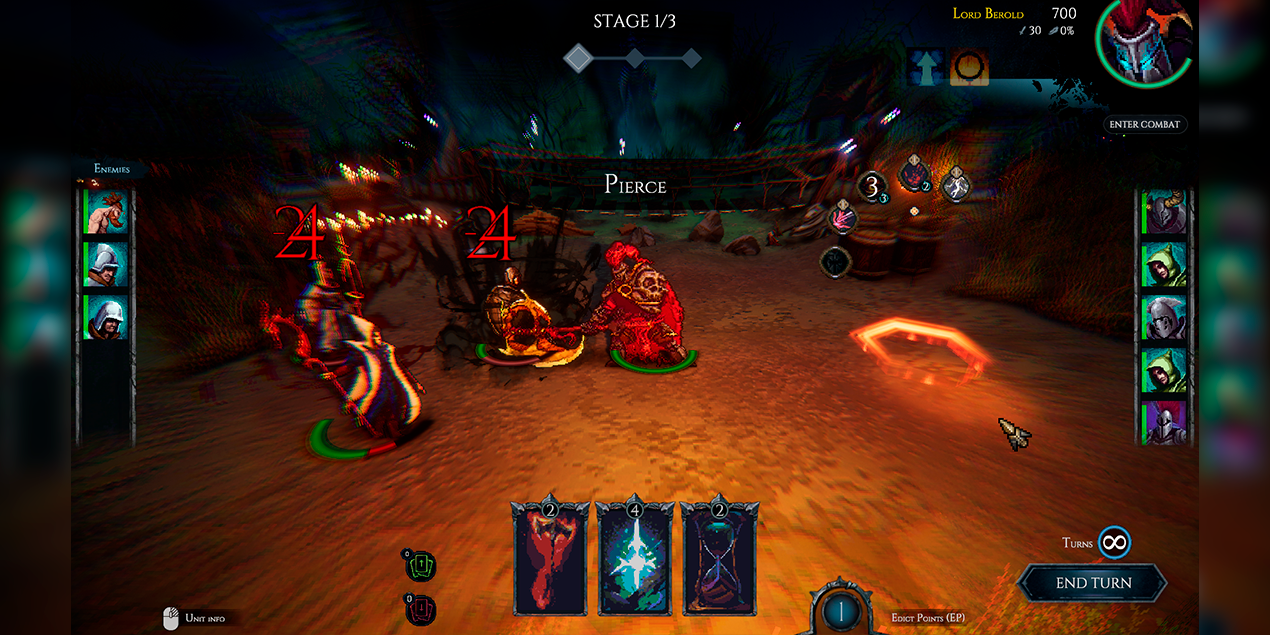Activate the red slash ability icon
This screenshot has height=635, width=1270.
(x=845, y=216)
